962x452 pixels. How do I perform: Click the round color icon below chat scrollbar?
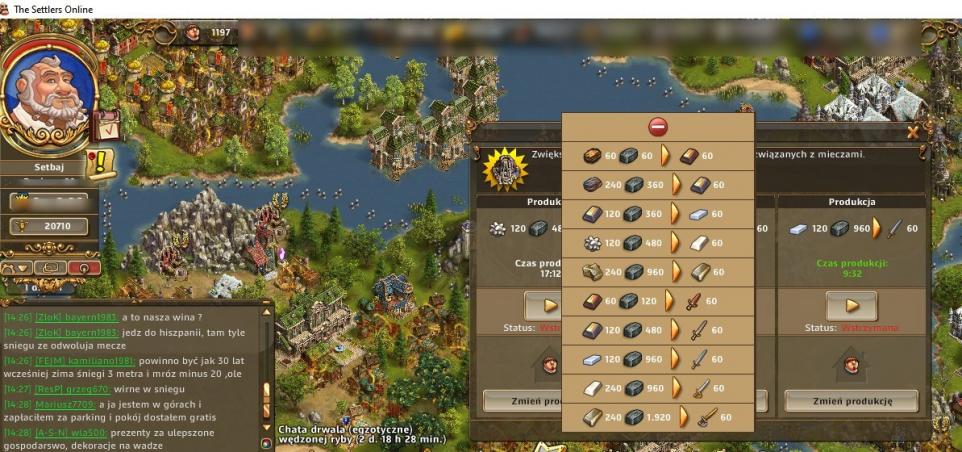266,443
